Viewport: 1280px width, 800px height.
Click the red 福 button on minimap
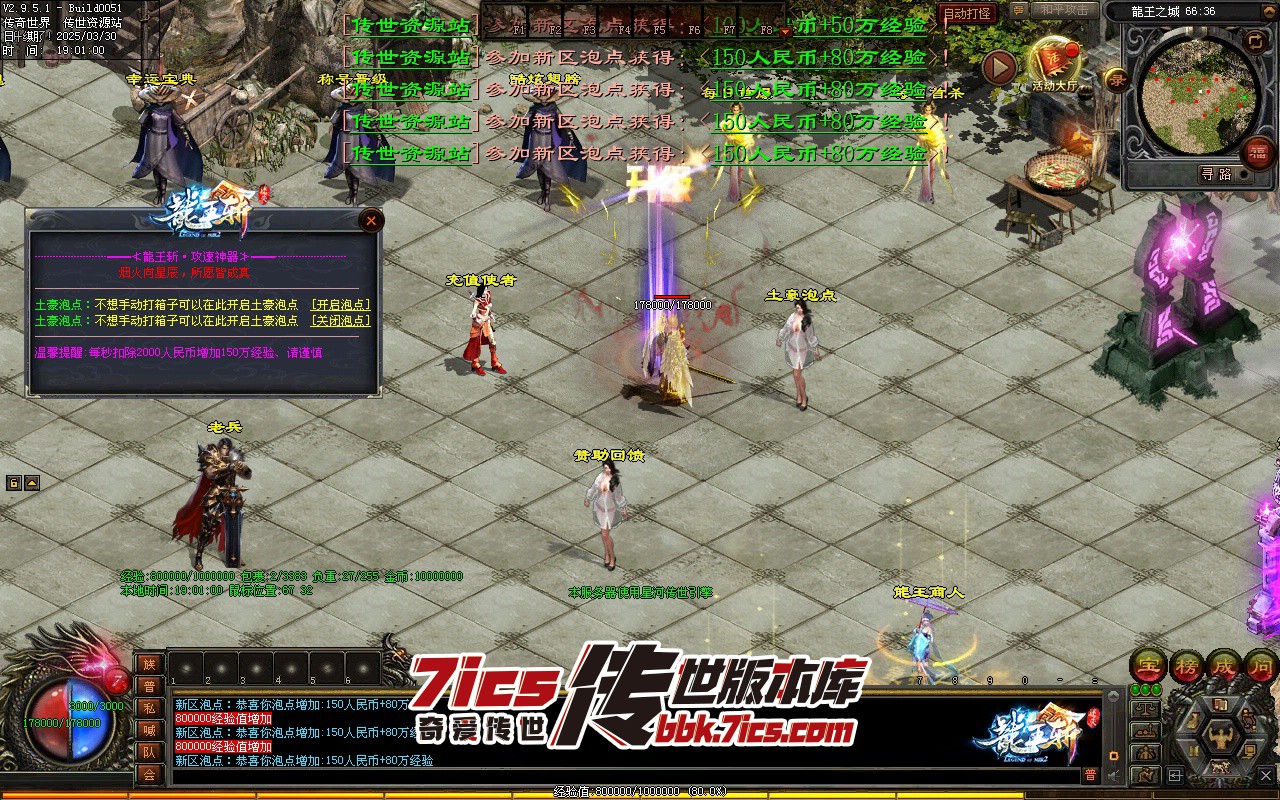pos(1258,152)
